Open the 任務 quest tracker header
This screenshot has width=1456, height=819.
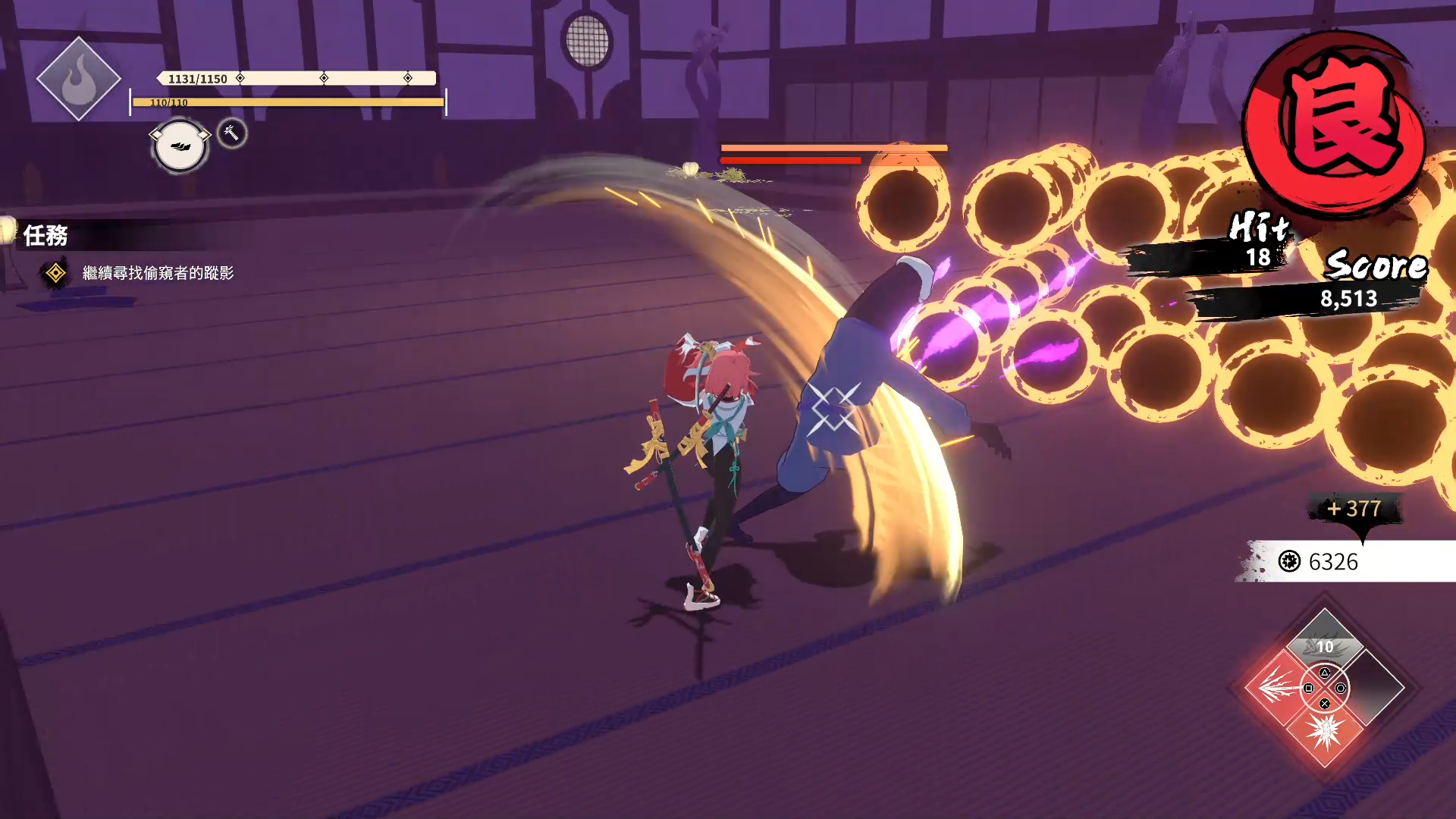[x=45, y=236]
